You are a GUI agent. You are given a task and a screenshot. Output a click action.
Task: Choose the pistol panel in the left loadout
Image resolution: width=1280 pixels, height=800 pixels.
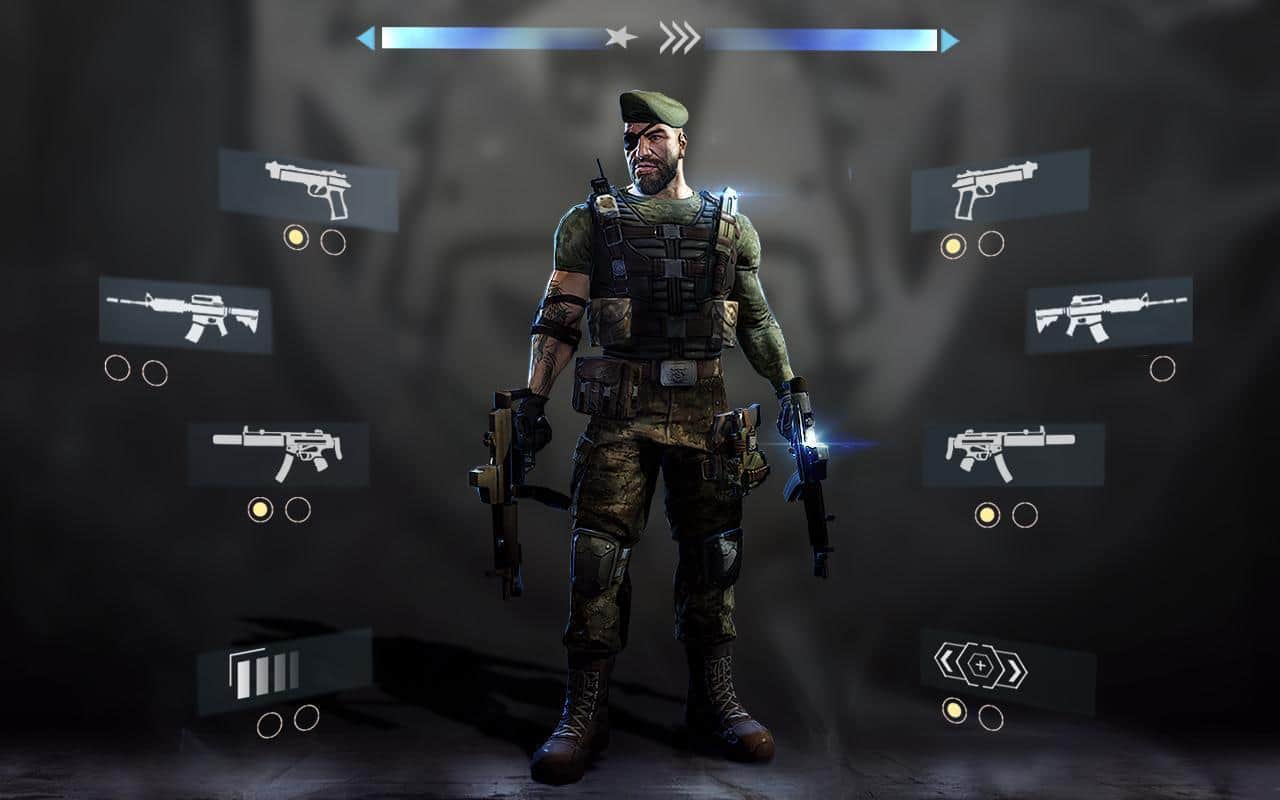(308, 189)
